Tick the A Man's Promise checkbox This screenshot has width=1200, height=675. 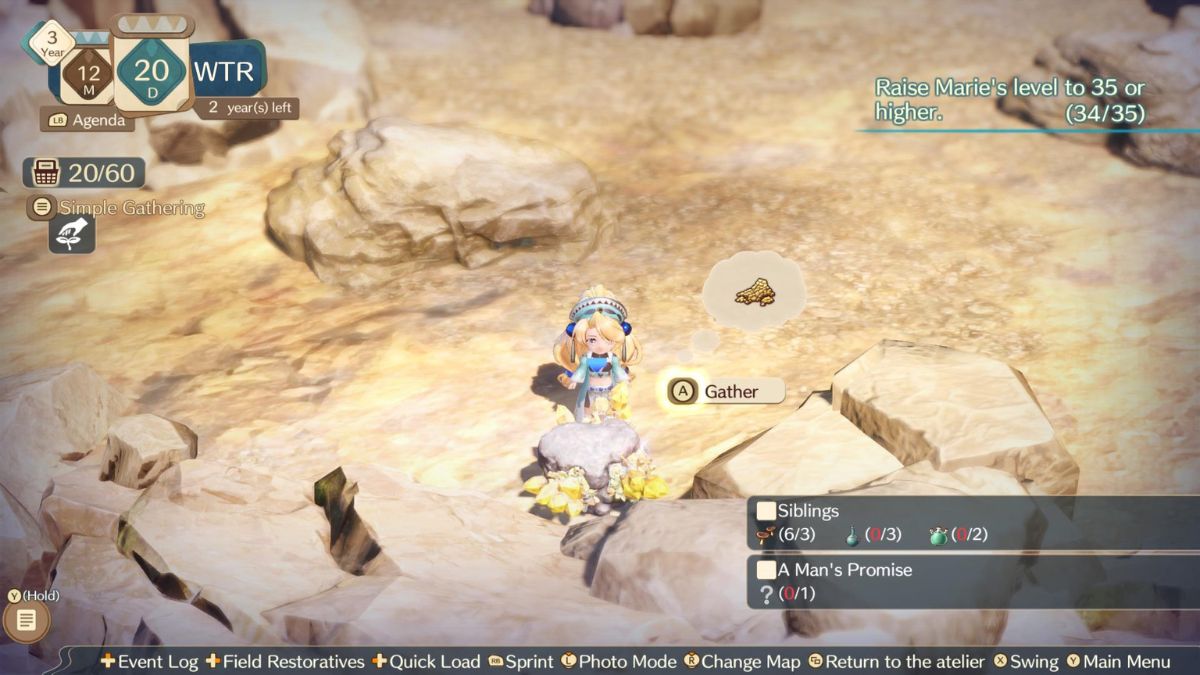pos(766,570)
